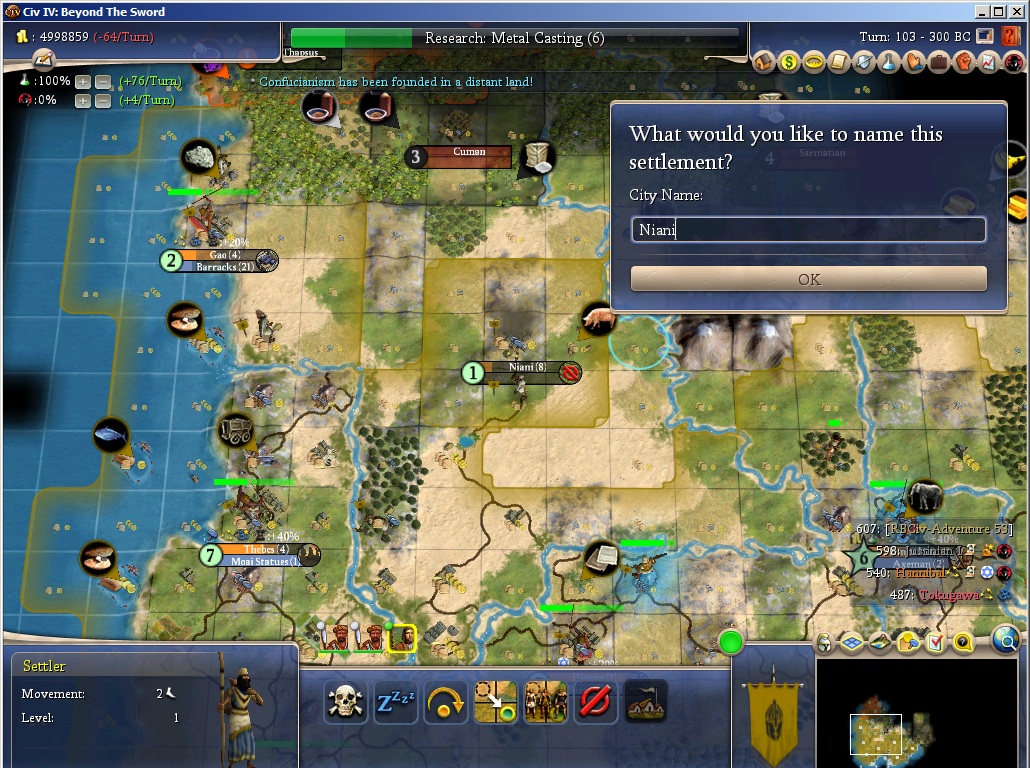Select the yellow-highlighted settler unit portrait

click(x=402, y=637)
